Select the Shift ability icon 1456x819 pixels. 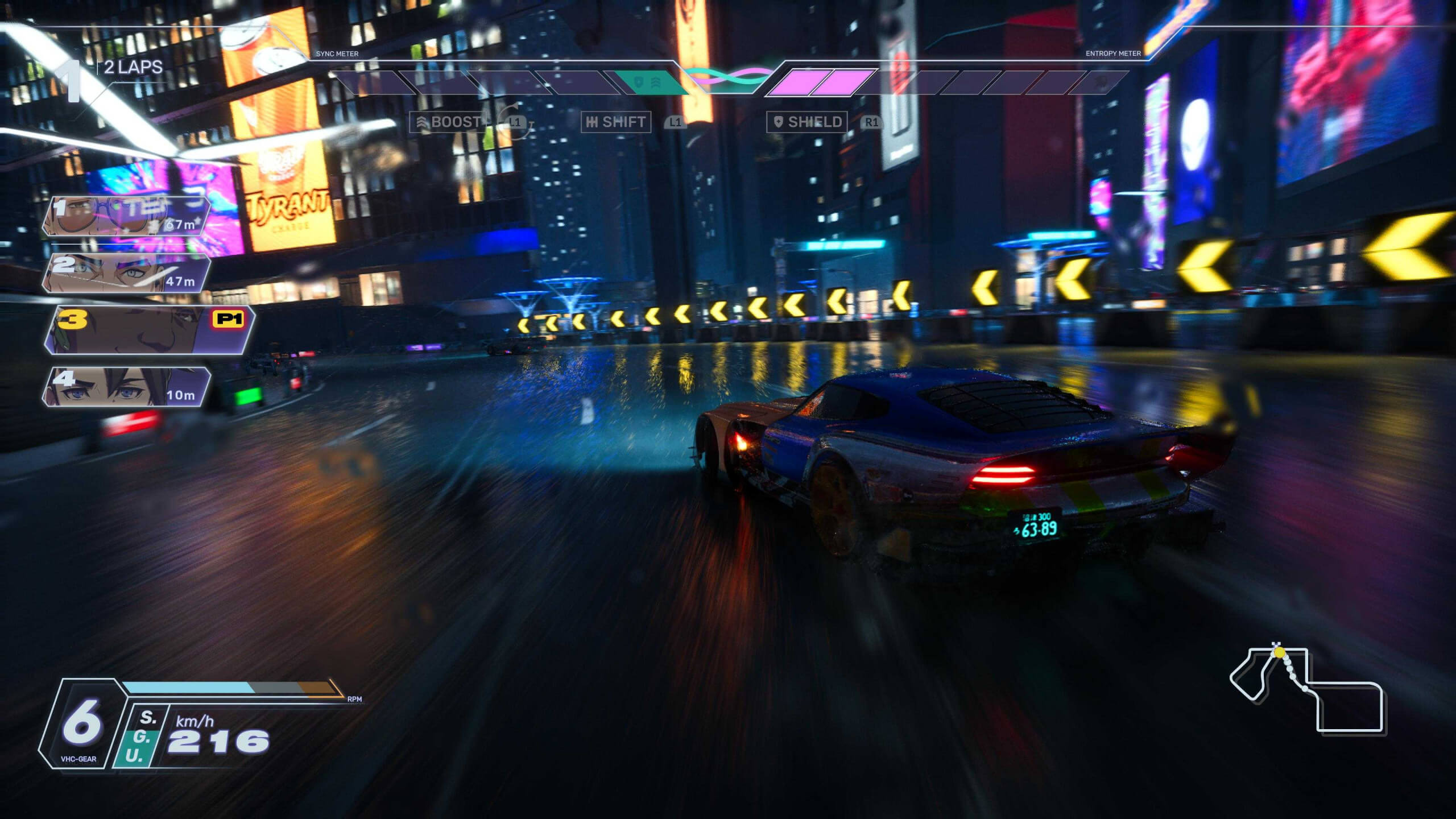(x=616, y=121)
